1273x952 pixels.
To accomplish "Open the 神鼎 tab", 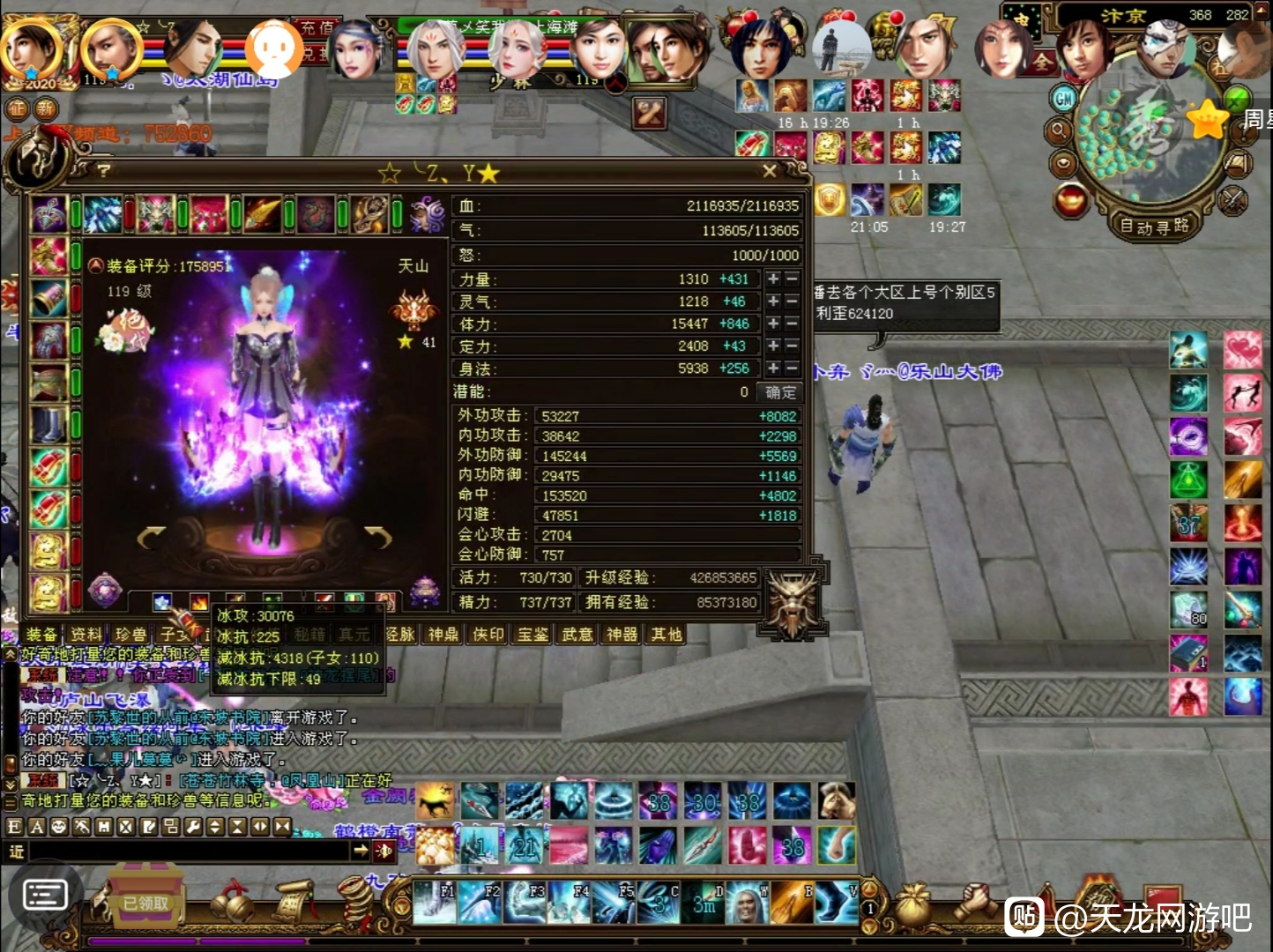I will pos(443,635).
